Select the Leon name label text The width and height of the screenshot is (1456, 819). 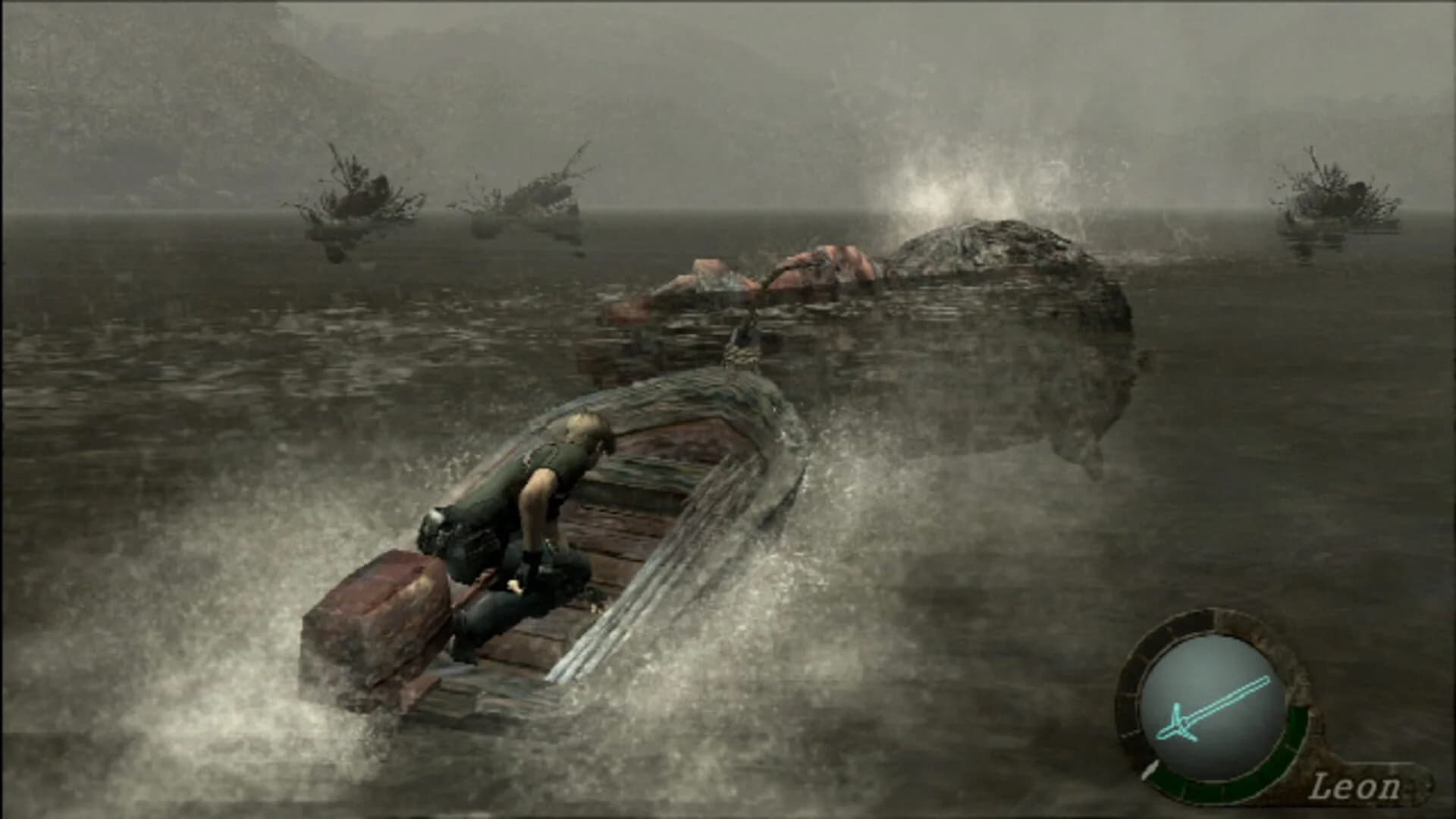(x=1357, y=789)
